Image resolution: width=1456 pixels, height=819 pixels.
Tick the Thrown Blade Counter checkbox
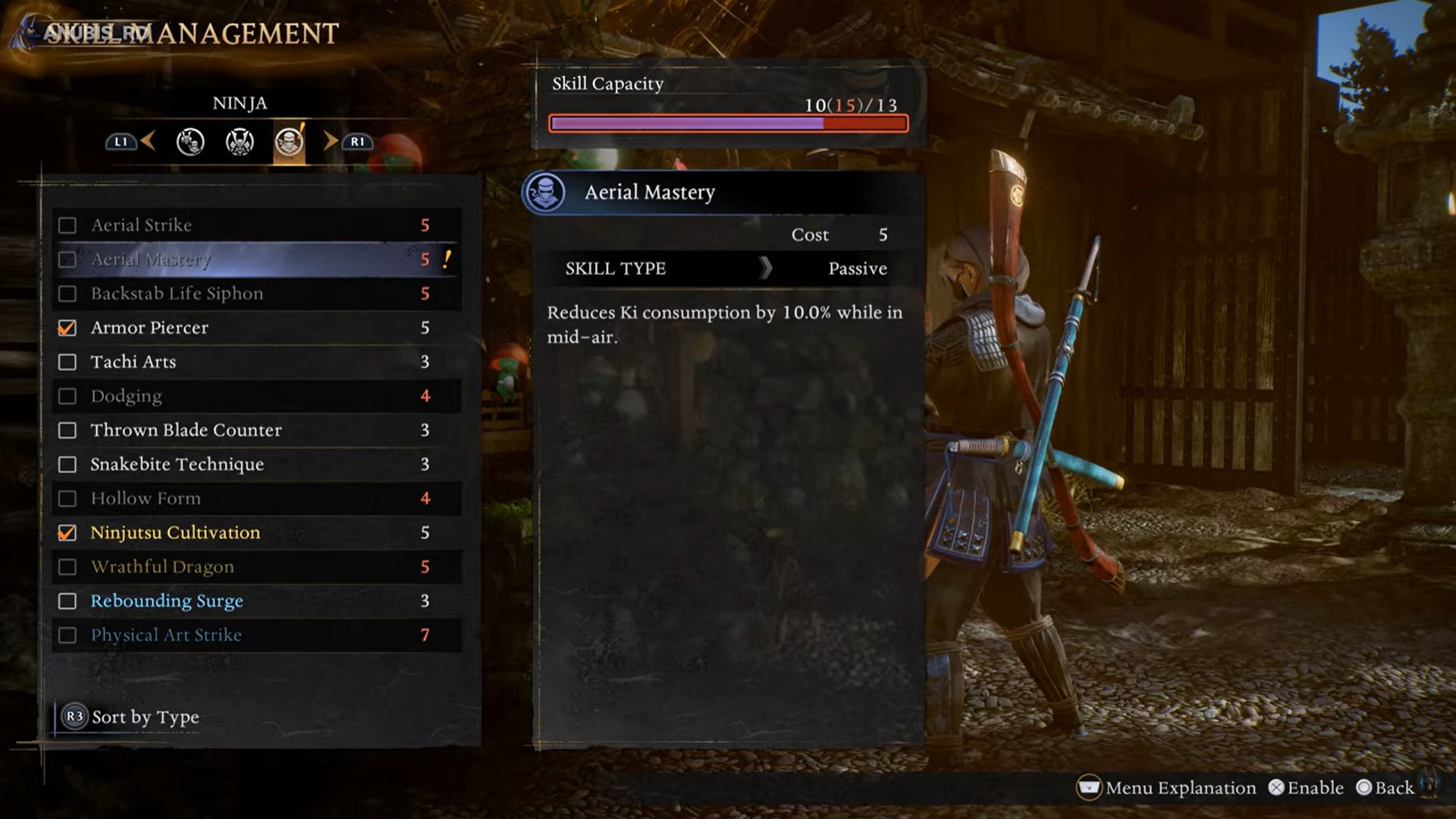tap(67, 430)
